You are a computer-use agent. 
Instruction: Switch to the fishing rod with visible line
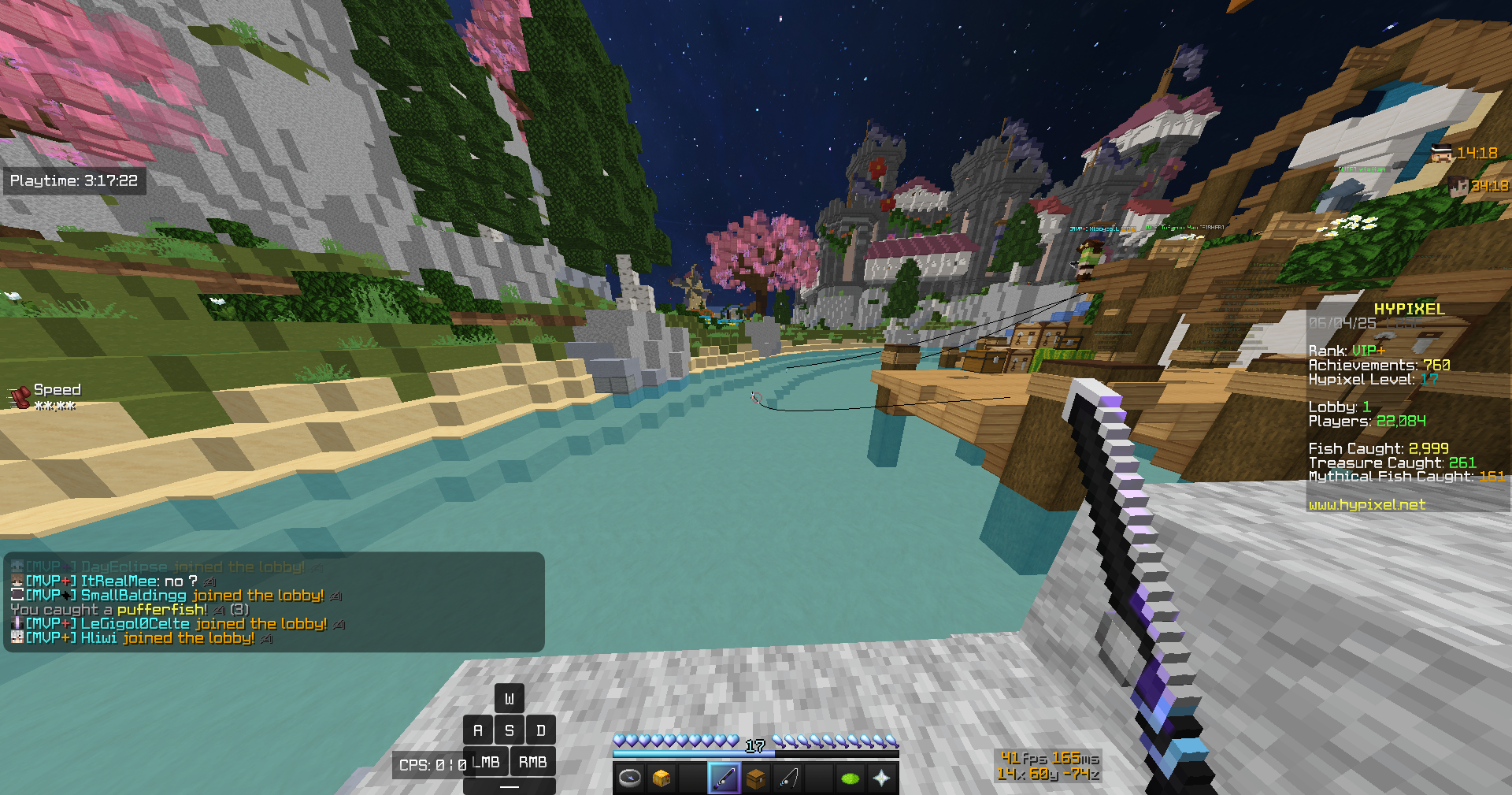click(x=787, y=778)
